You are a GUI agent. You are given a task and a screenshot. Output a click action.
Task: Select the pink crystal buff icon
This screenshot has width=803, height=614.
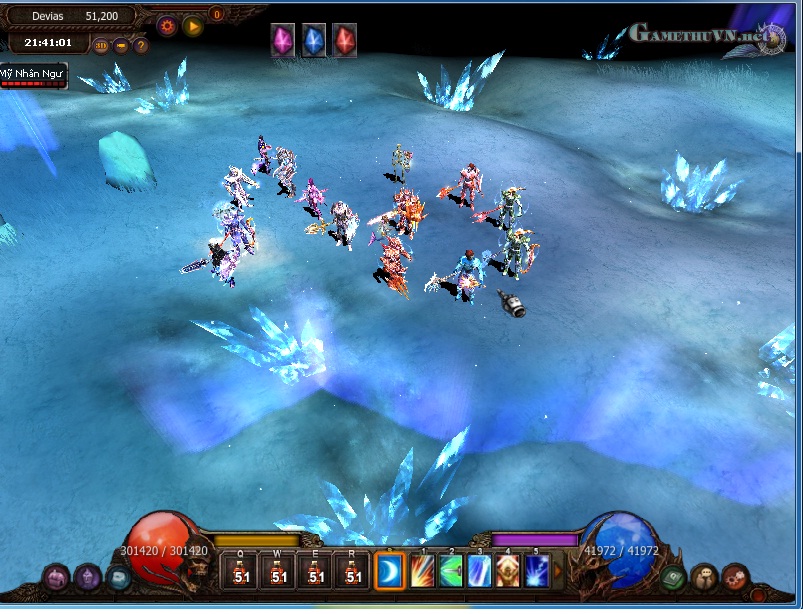click(x=284, y=41)
